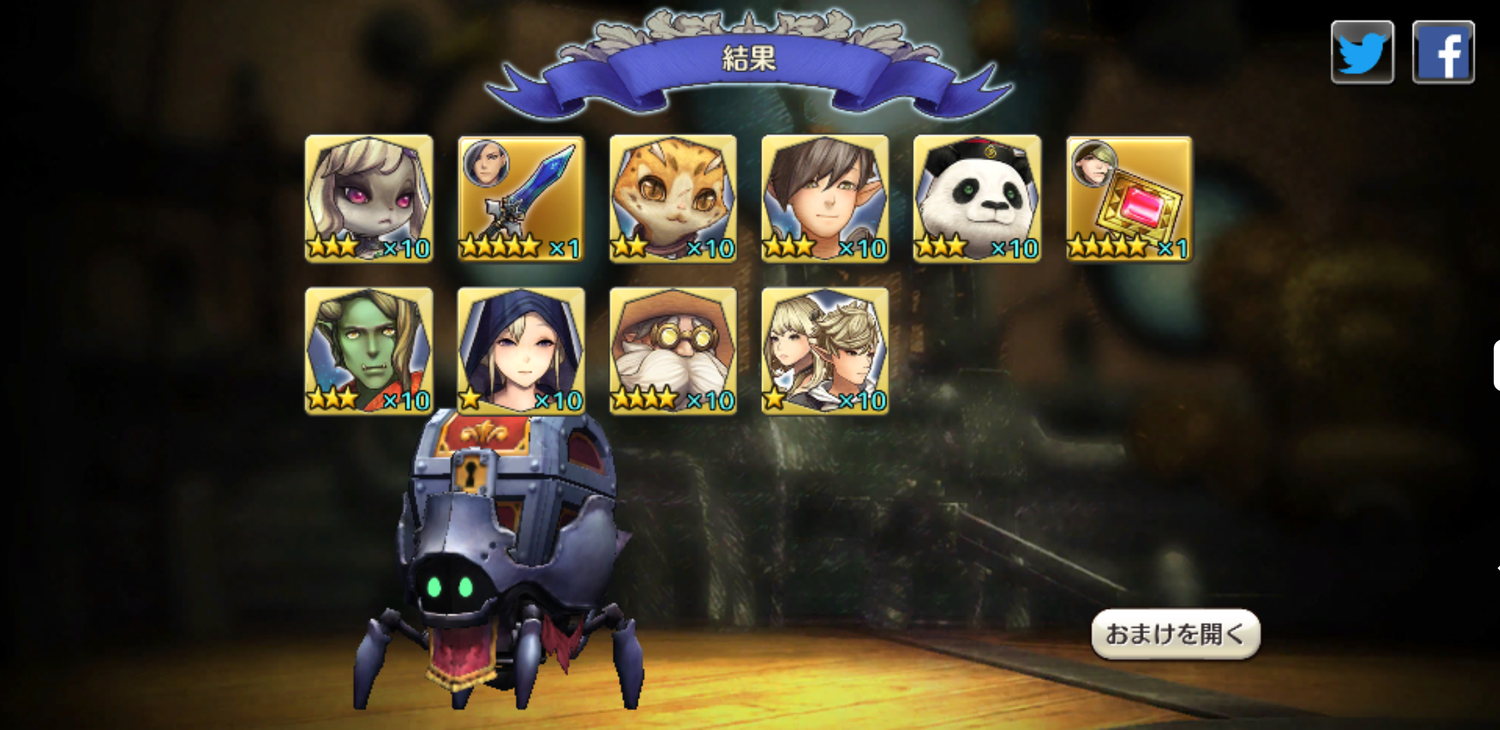Image resolution: width=1500 pixels, height=730 pixels.
Task: Choose the orange cat character tile
Action: [673, 198]
